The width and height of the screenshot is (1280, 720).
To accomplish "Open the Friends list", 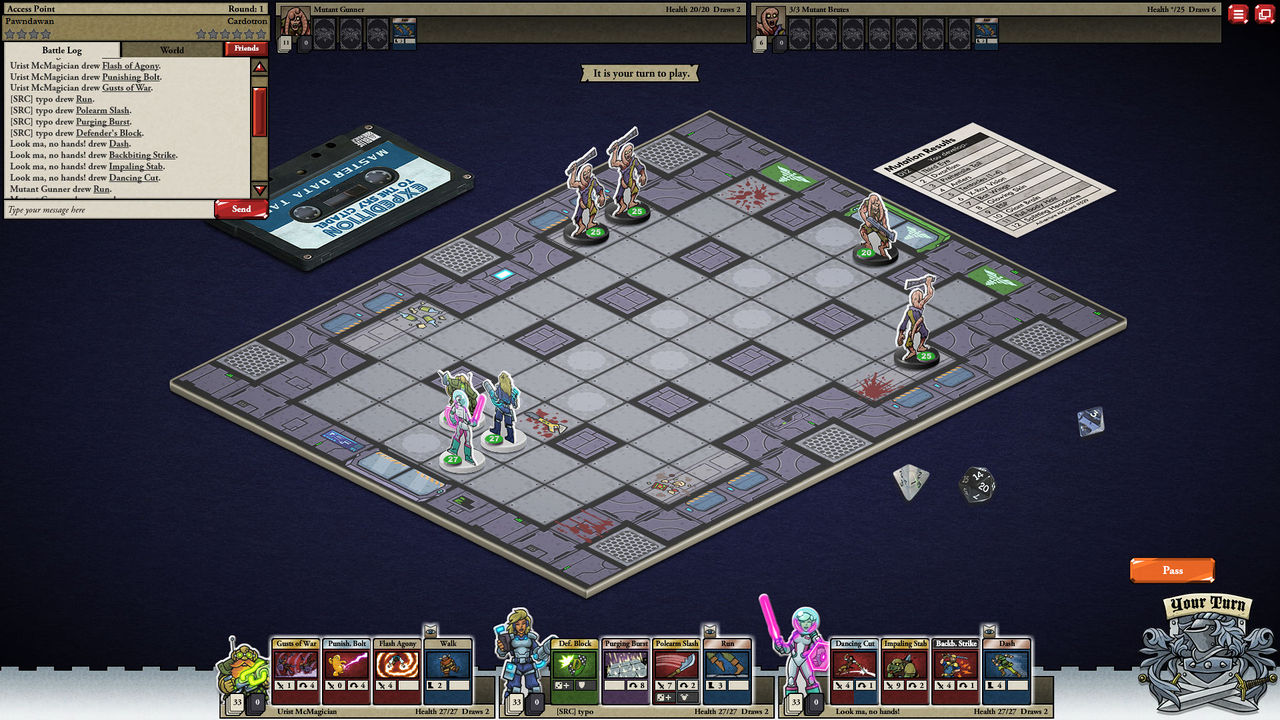I will (246, 48).
